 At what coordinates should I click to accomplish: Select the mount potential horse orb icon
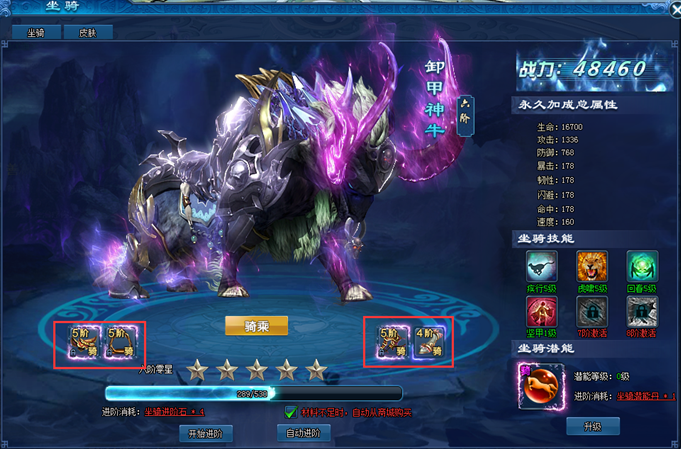click(x=538, y=386)
